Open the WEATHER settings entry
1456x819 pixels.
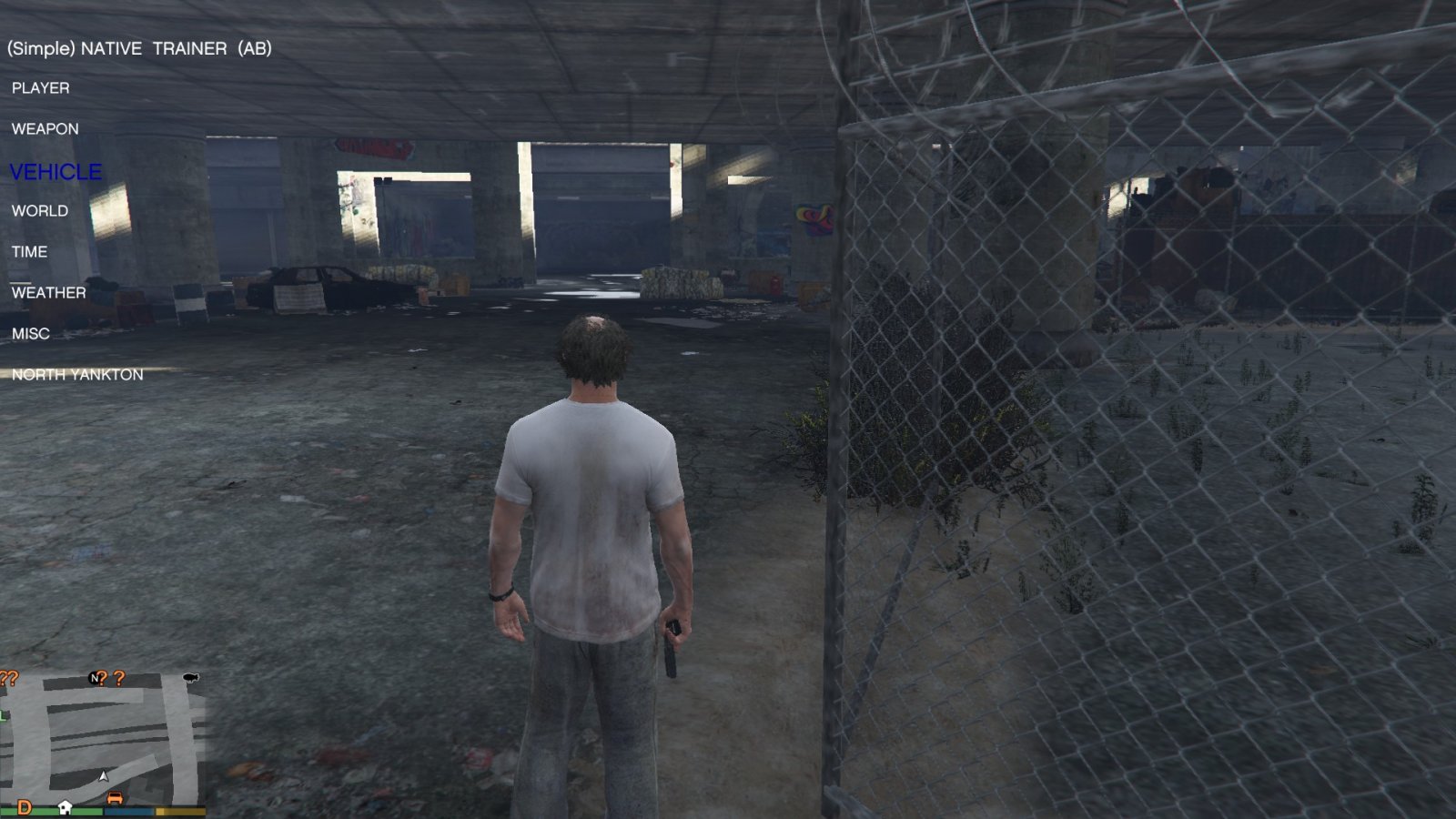pyautogui.click(x=48, y=293)
